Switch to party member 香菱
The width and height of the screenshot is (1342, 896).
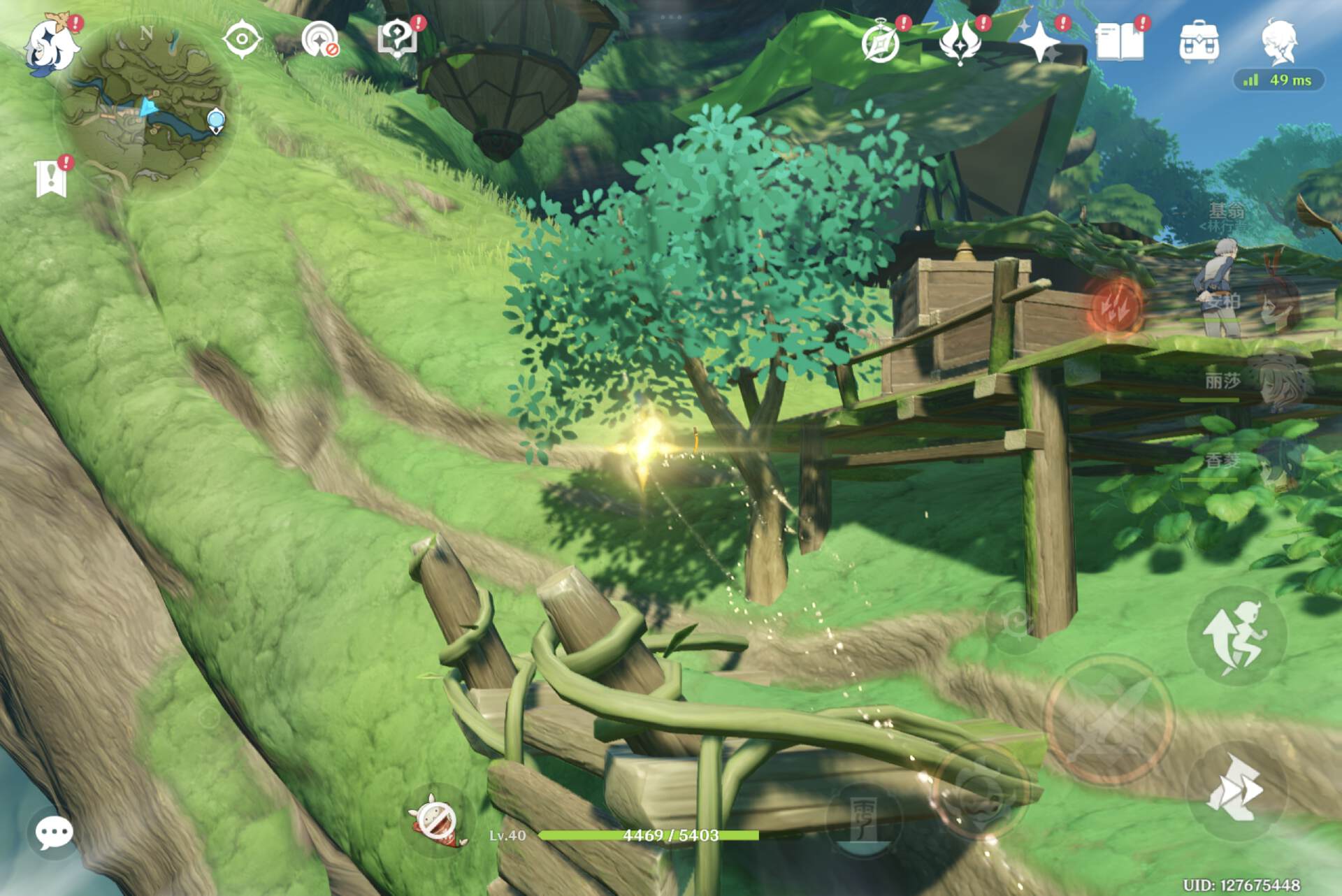pos(1278,461)
